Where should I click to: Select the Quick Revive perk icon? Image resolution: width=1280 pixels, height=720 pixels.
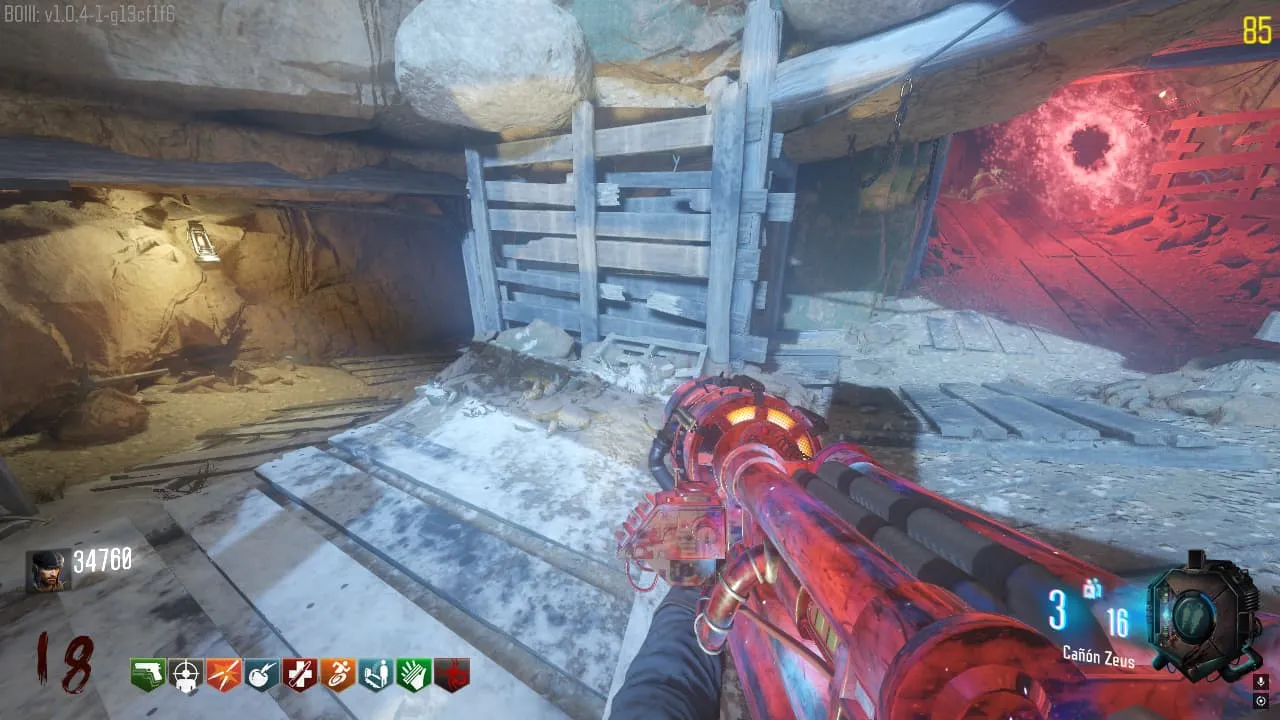375,676
